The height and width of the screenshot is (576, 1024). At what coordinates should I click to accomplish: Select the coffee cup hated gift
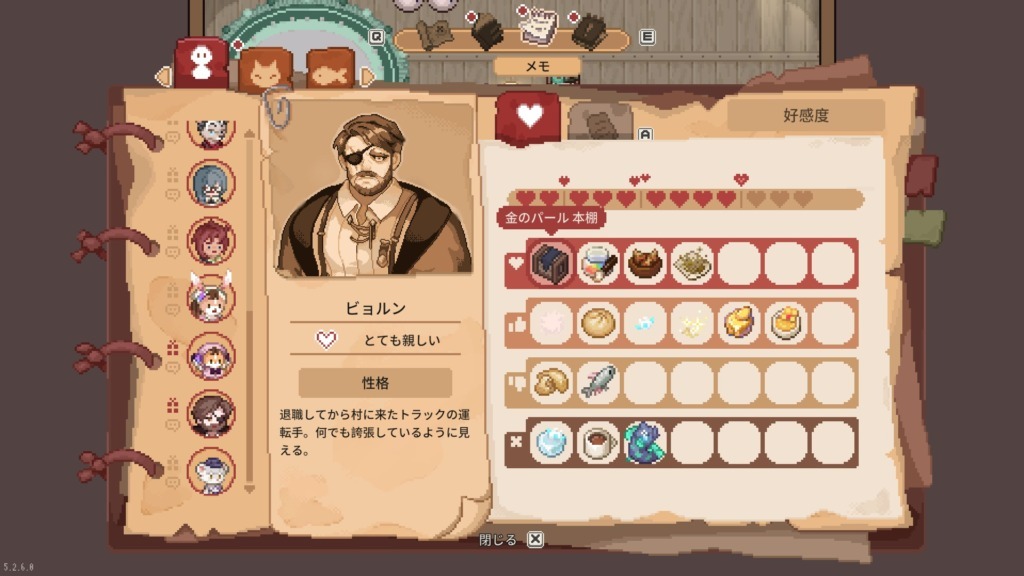(x=599, y=441)
